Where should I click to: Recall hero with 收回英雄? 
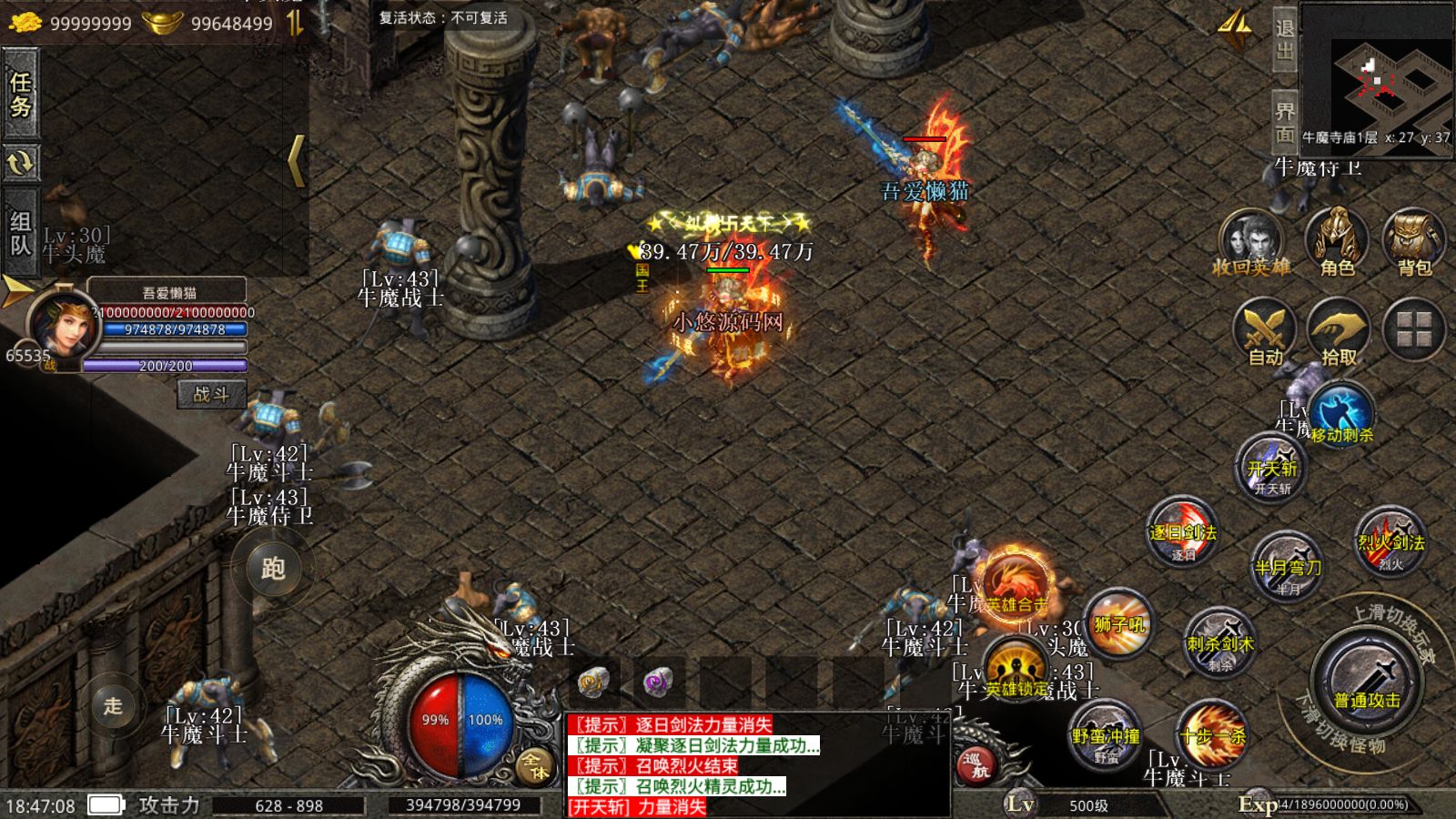[1251, 243]
